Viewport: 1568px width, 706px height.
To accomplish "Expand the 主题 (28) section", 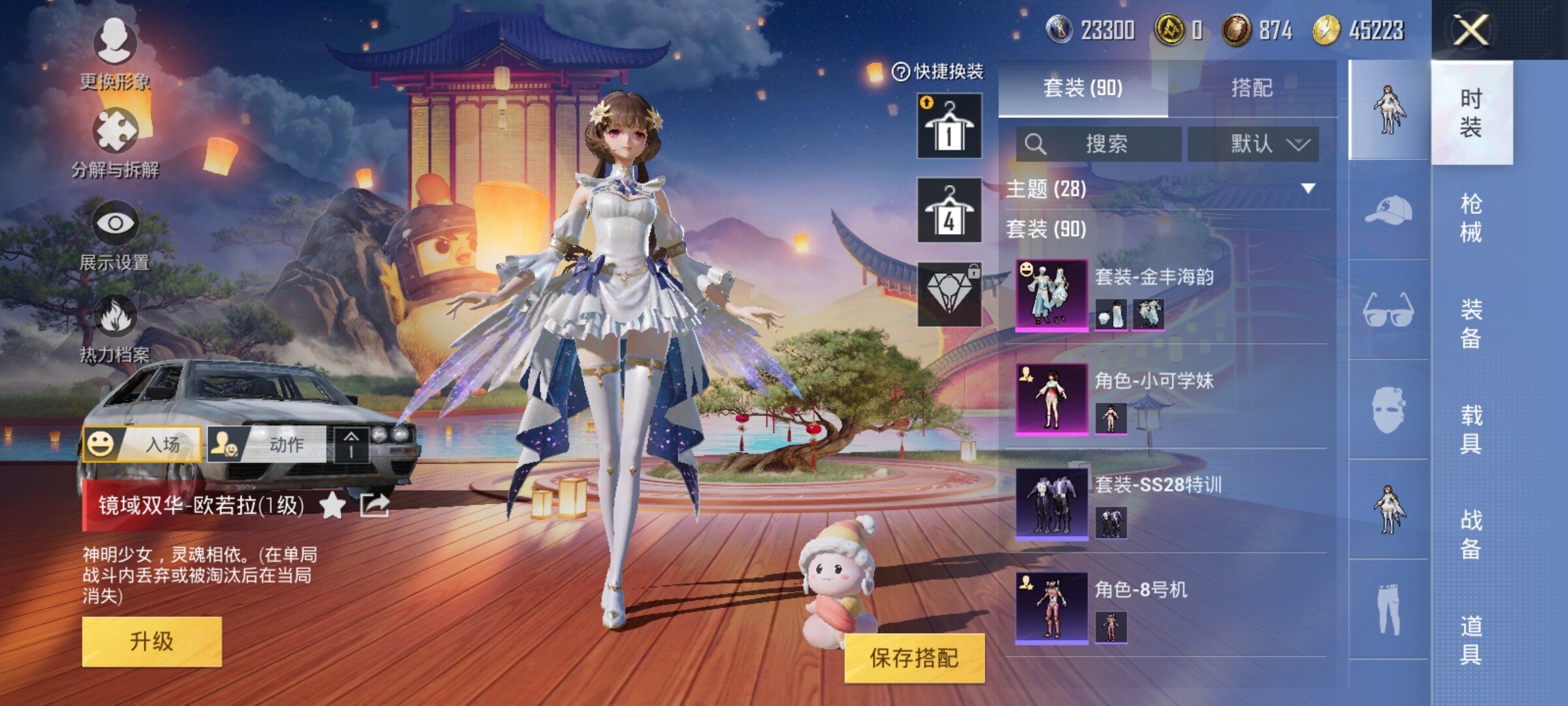I will coord(1307,189).
